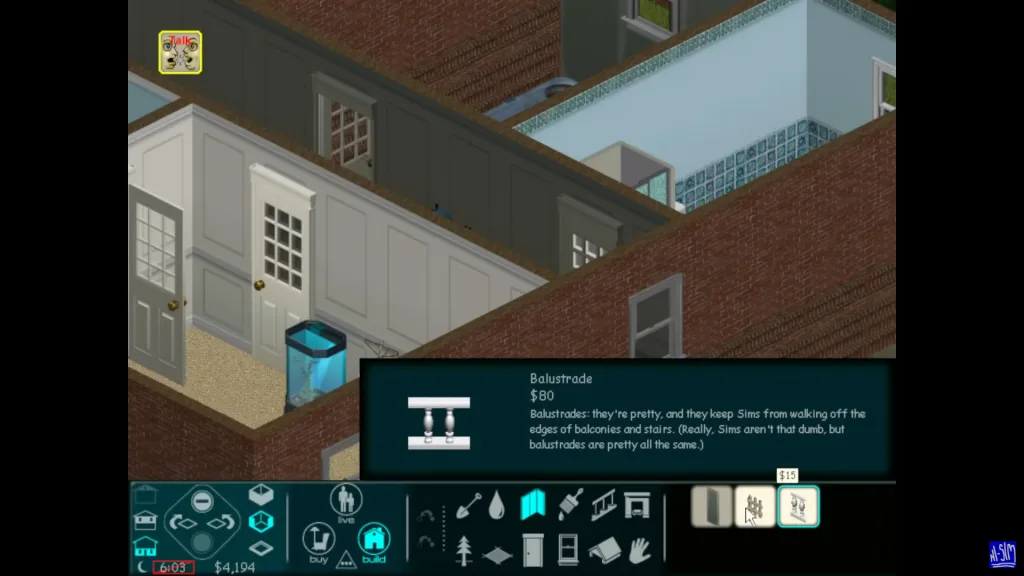
Task: Open the options triangle button
Action: click(346, 558)
